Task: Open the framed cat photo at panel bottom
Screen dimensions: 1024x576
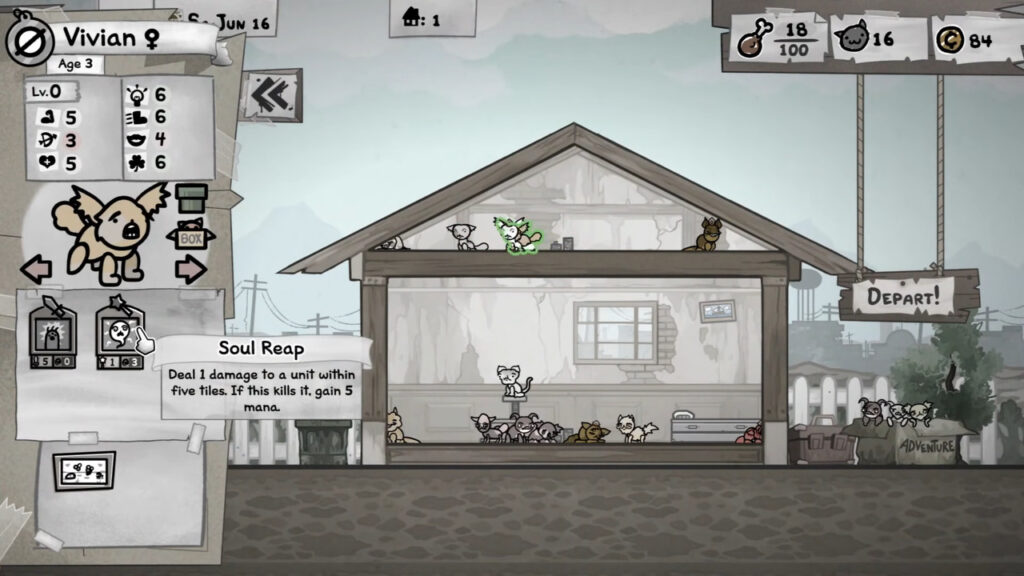Action: point(84,471)
